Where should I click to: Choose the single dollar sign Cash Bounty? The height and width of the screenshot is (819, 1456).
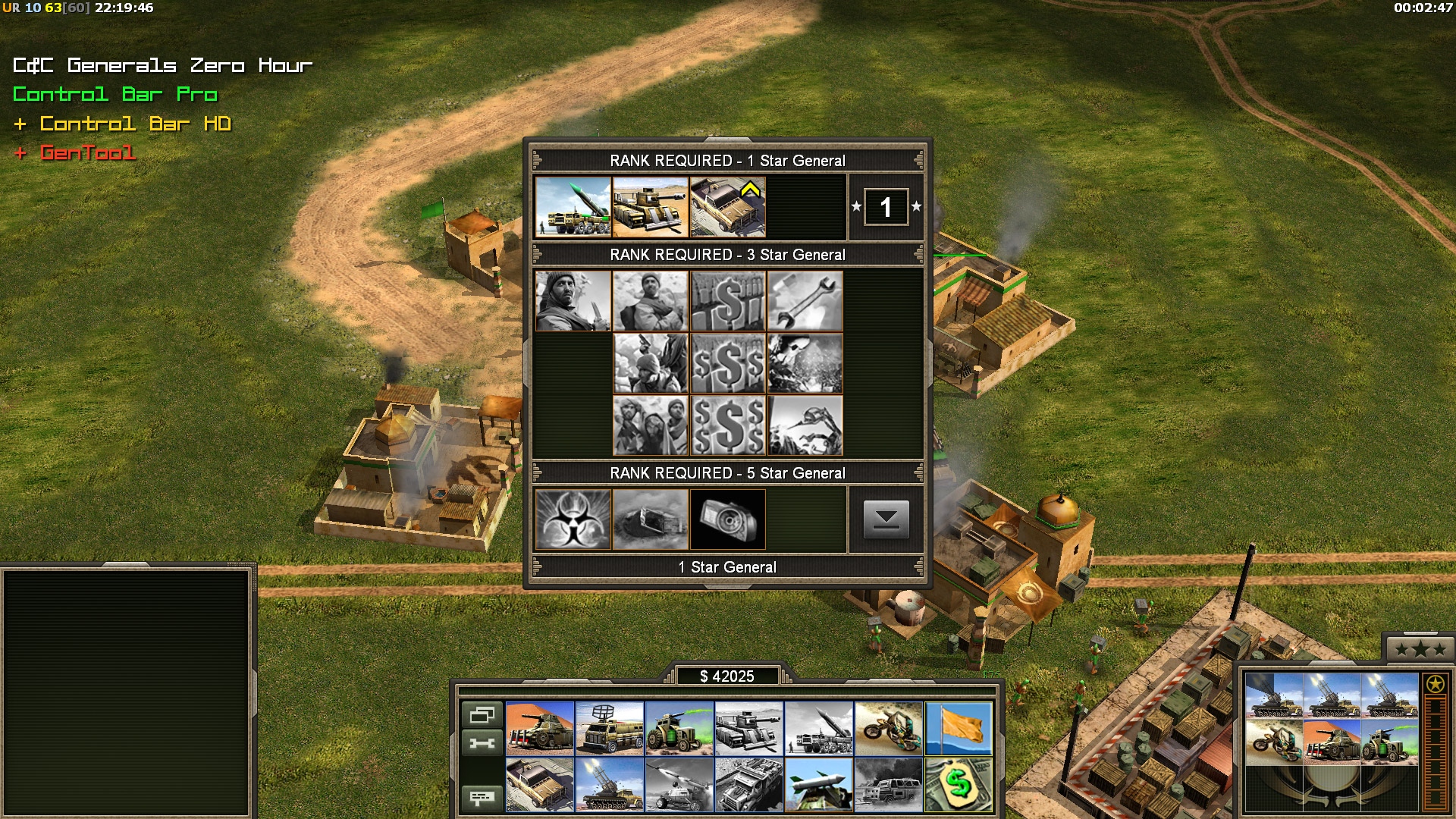728,301
